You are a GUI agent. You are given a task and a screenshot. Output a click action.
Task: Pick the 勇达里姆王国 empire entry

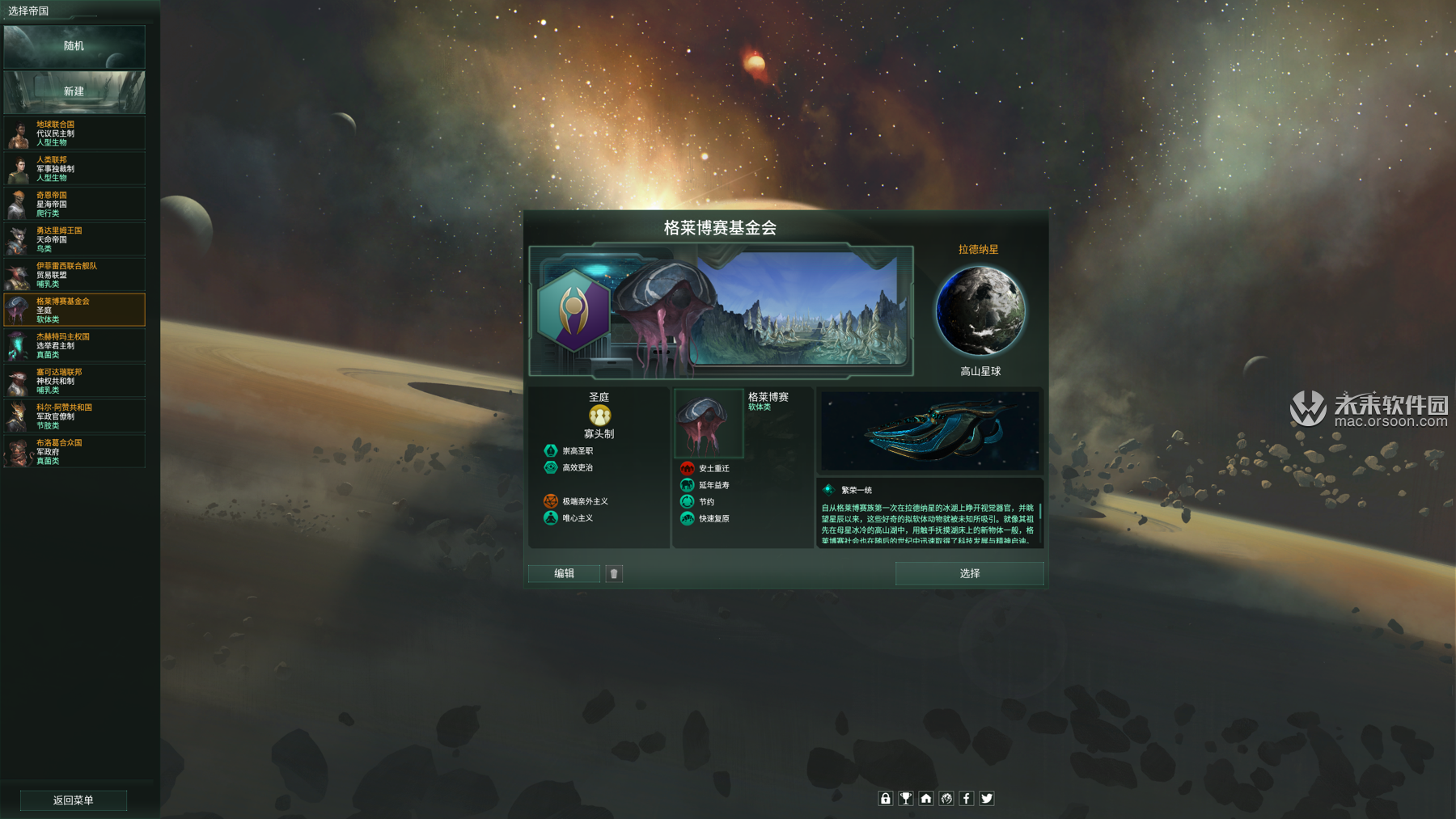click(74, 239)
